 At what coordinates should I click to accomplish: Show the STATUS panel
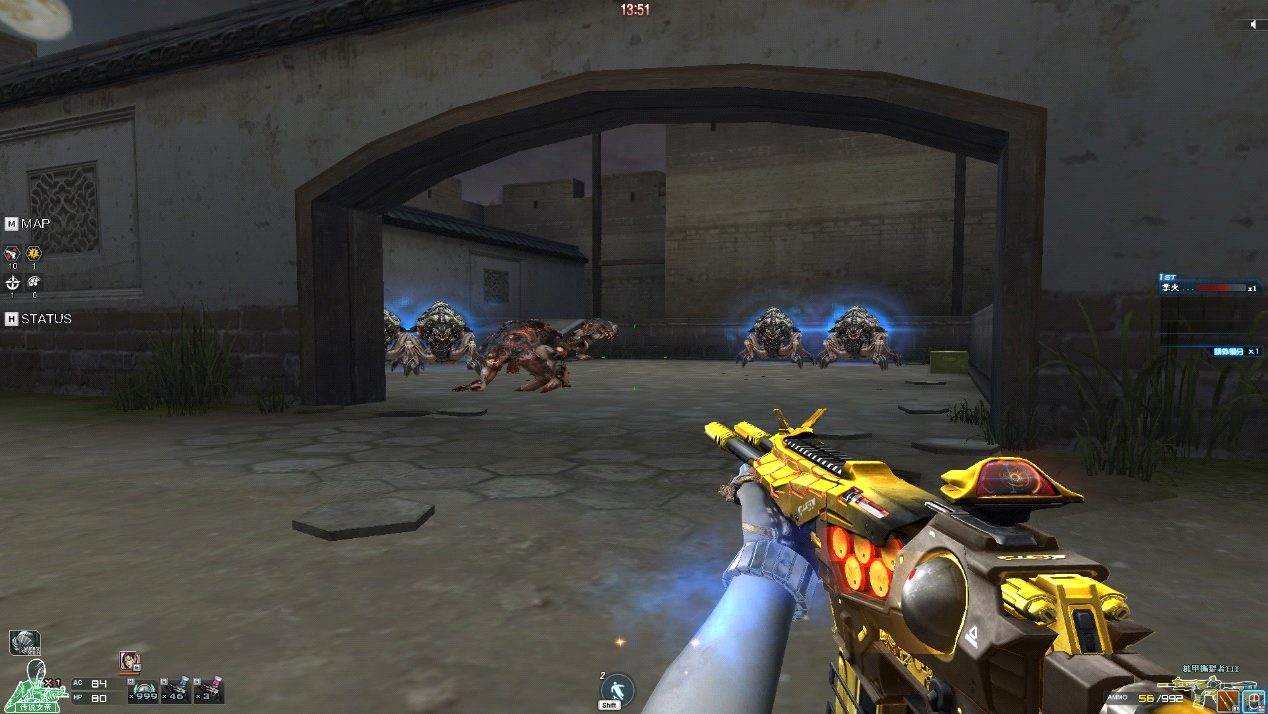pos(38,318)
